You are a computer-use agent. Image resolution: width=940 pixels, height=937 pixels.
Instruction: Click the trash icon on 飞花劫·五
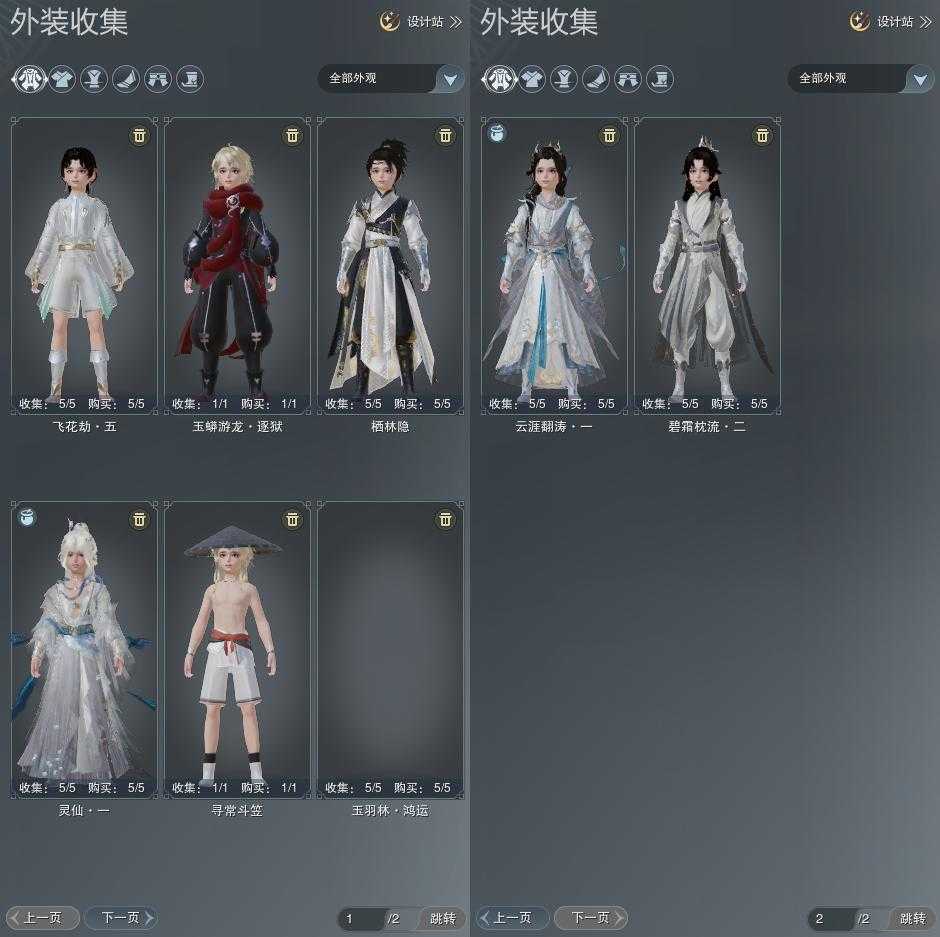(x=139, y=135)
